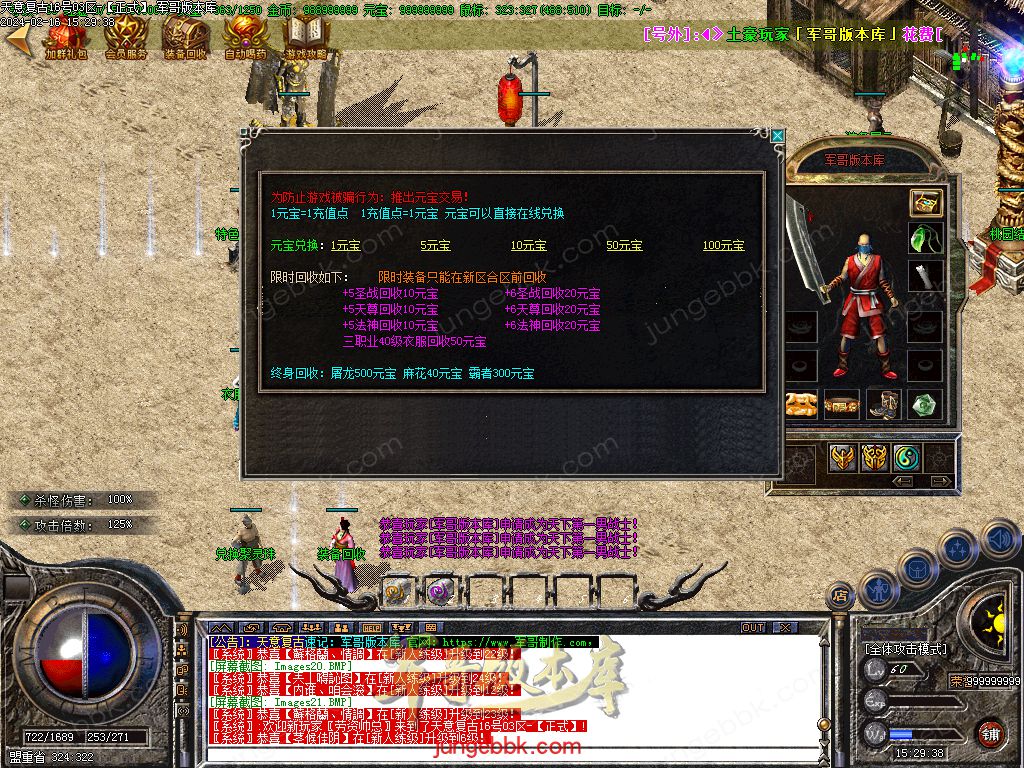Click the yin-yang emblem in character panel
This screenshot has width=1024, height=768.
tap(906, 458)
